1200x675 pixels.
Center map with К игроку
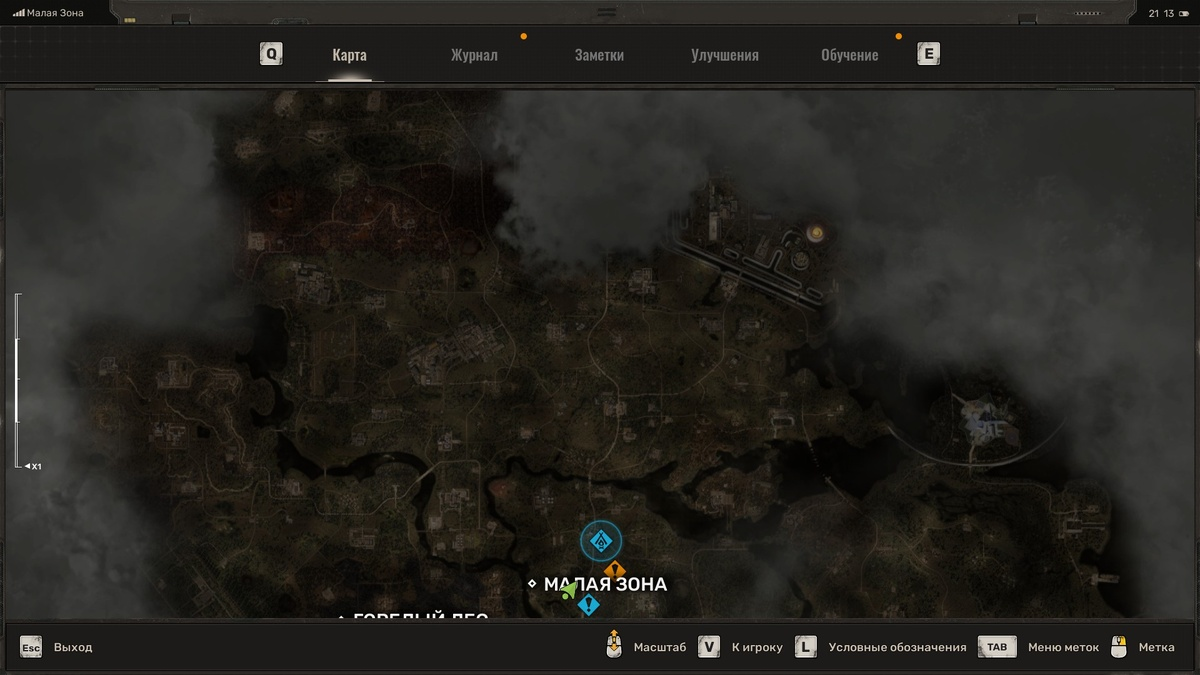coord(756,647)
